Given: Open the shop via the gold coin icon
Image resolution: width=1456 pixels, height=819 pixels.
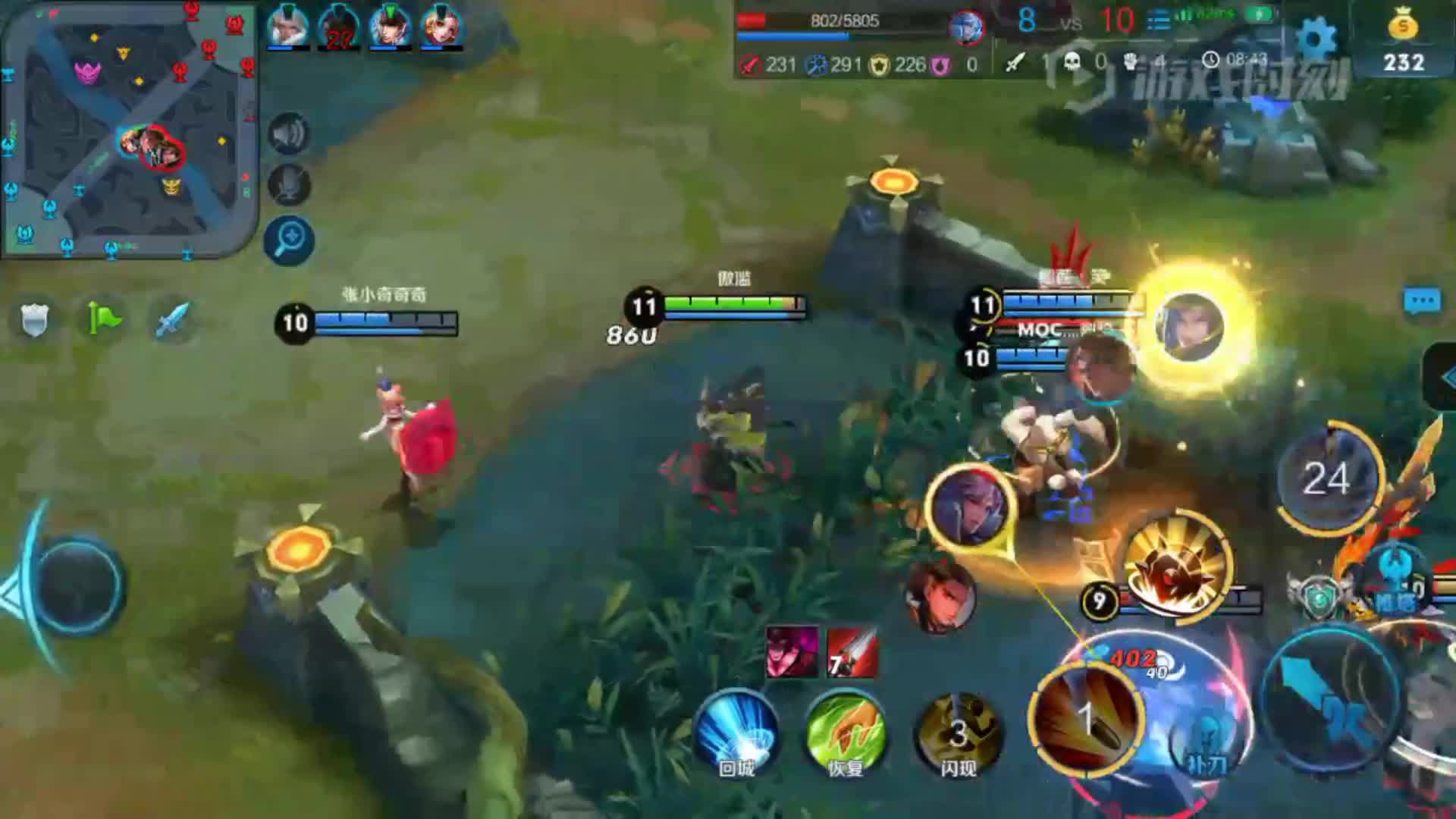Looking at the screenshot, I should pyautogui.click(x=1404, y=38).
